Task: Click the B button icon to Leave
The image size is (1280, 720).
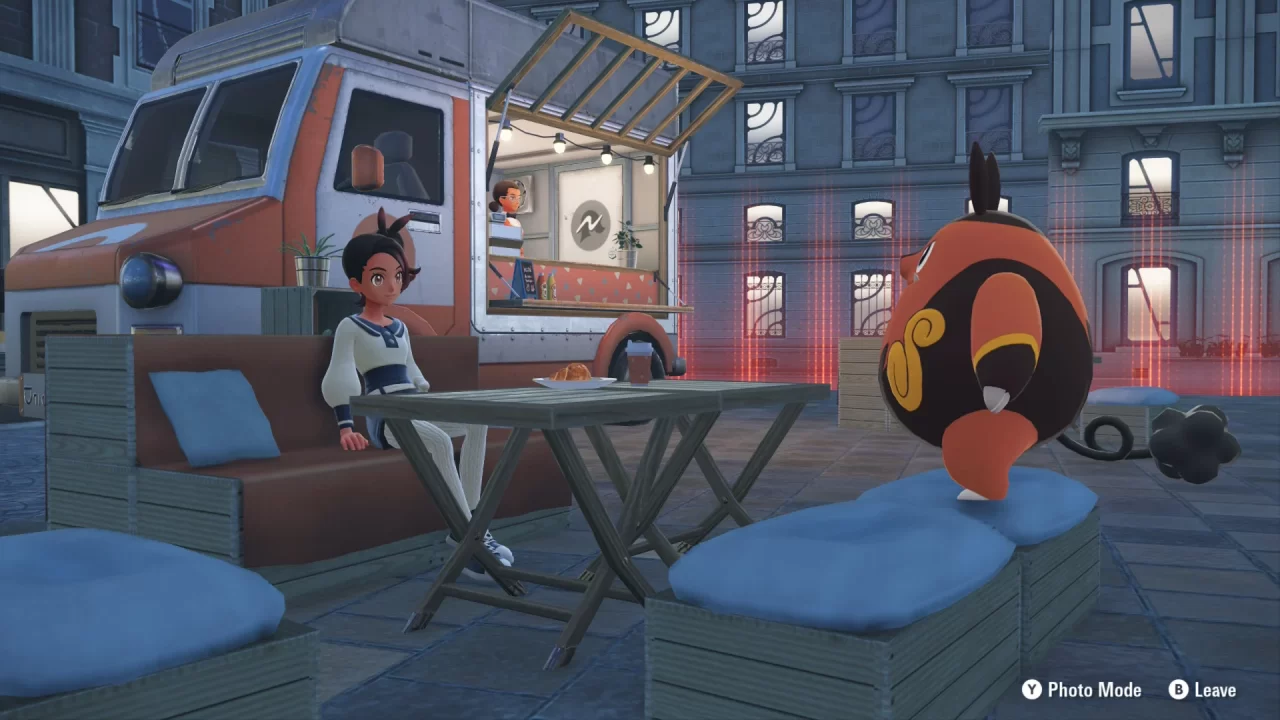Action: [1179, 690]
